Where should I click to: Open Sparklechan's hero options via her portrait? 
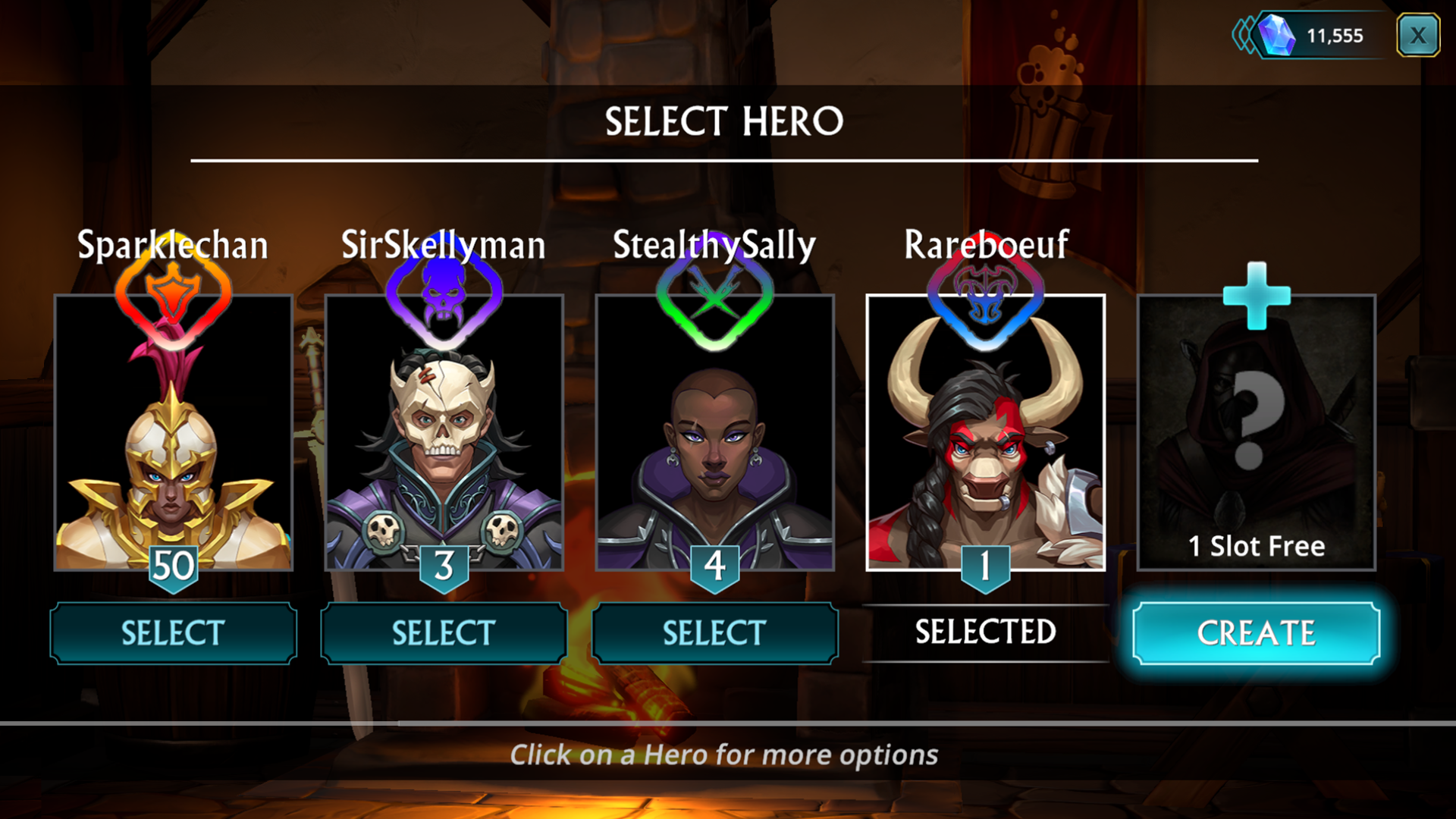[173, 455]
